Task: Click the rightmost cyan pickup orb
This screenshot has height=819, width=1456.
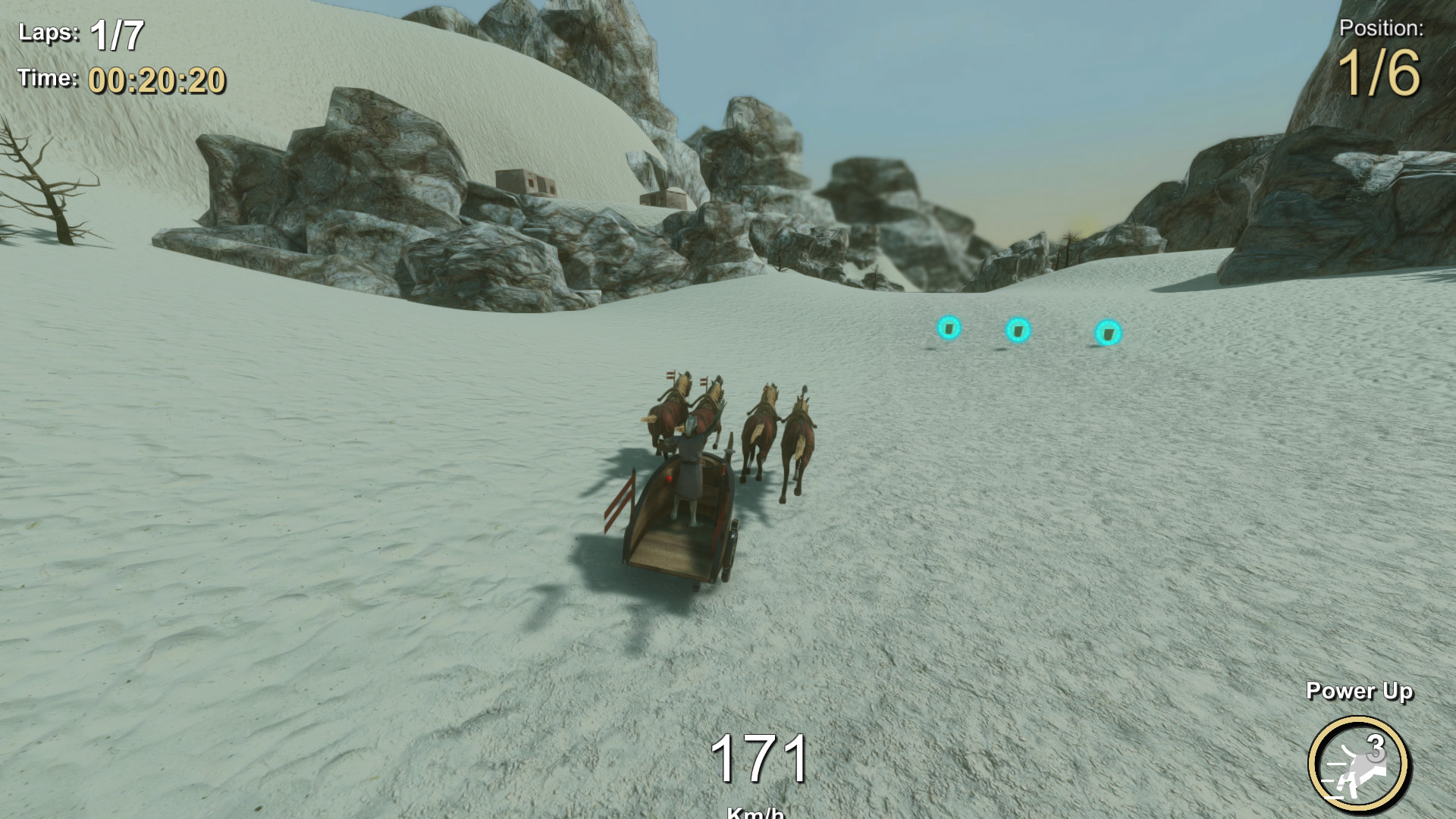Action: coord(1107,332)
